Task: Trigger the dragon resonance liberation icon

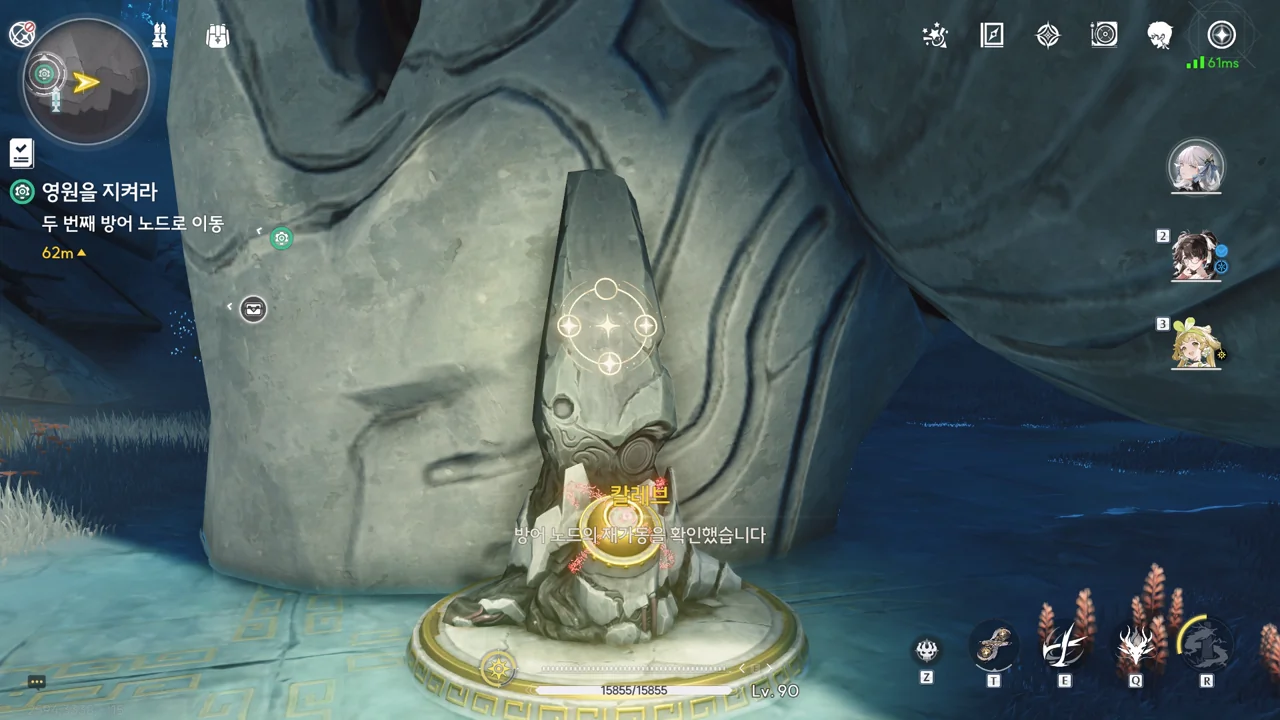Action: click(1206, 645)
